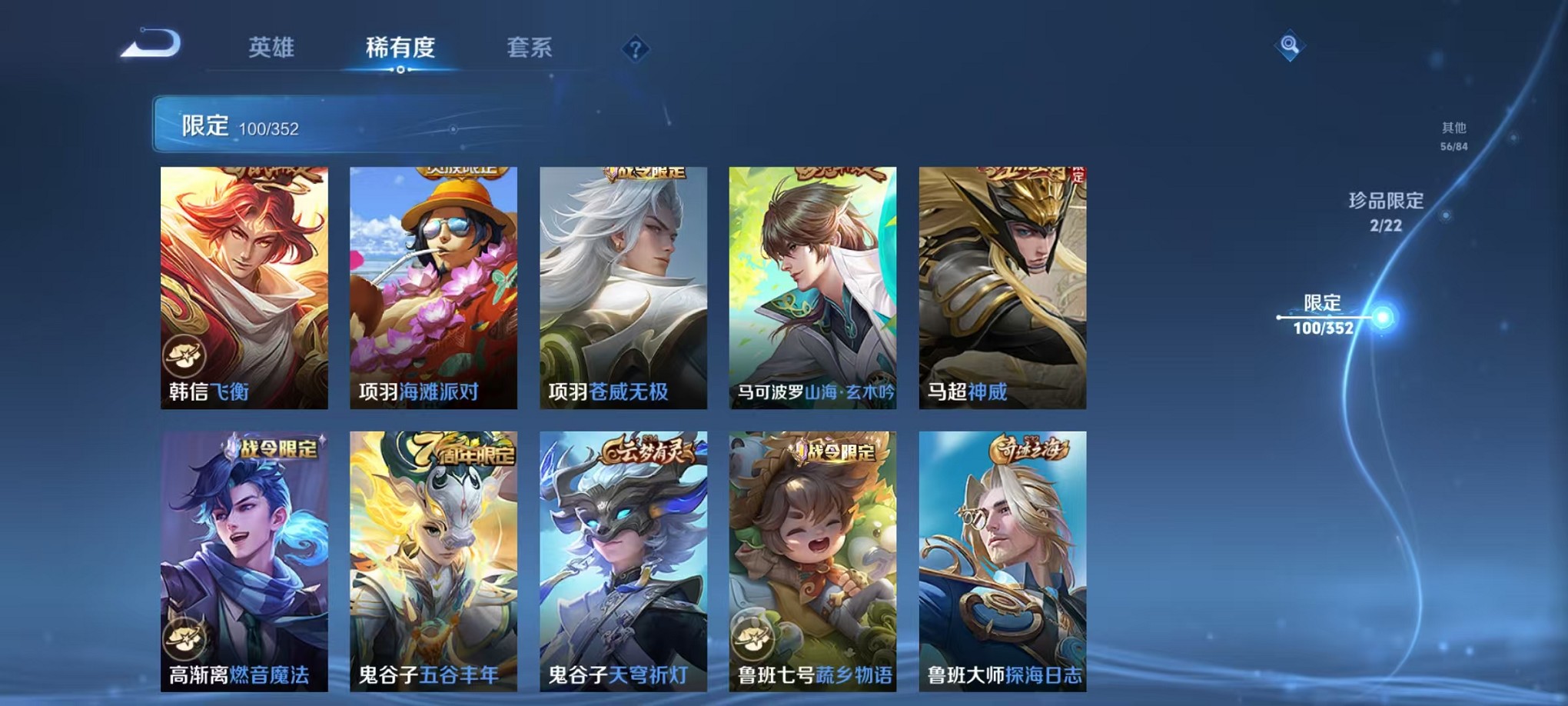
Task: Switch to the 套系 tab
Action: click(530, 47)
